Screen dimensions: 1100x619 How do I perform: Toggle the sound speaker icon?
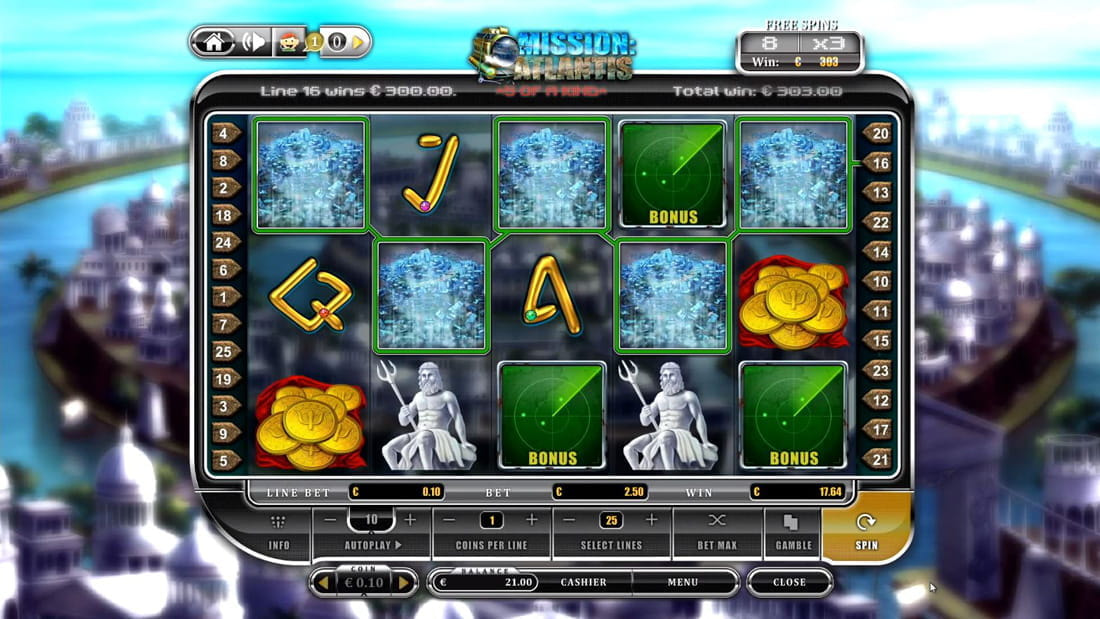(x=252, y=42)
